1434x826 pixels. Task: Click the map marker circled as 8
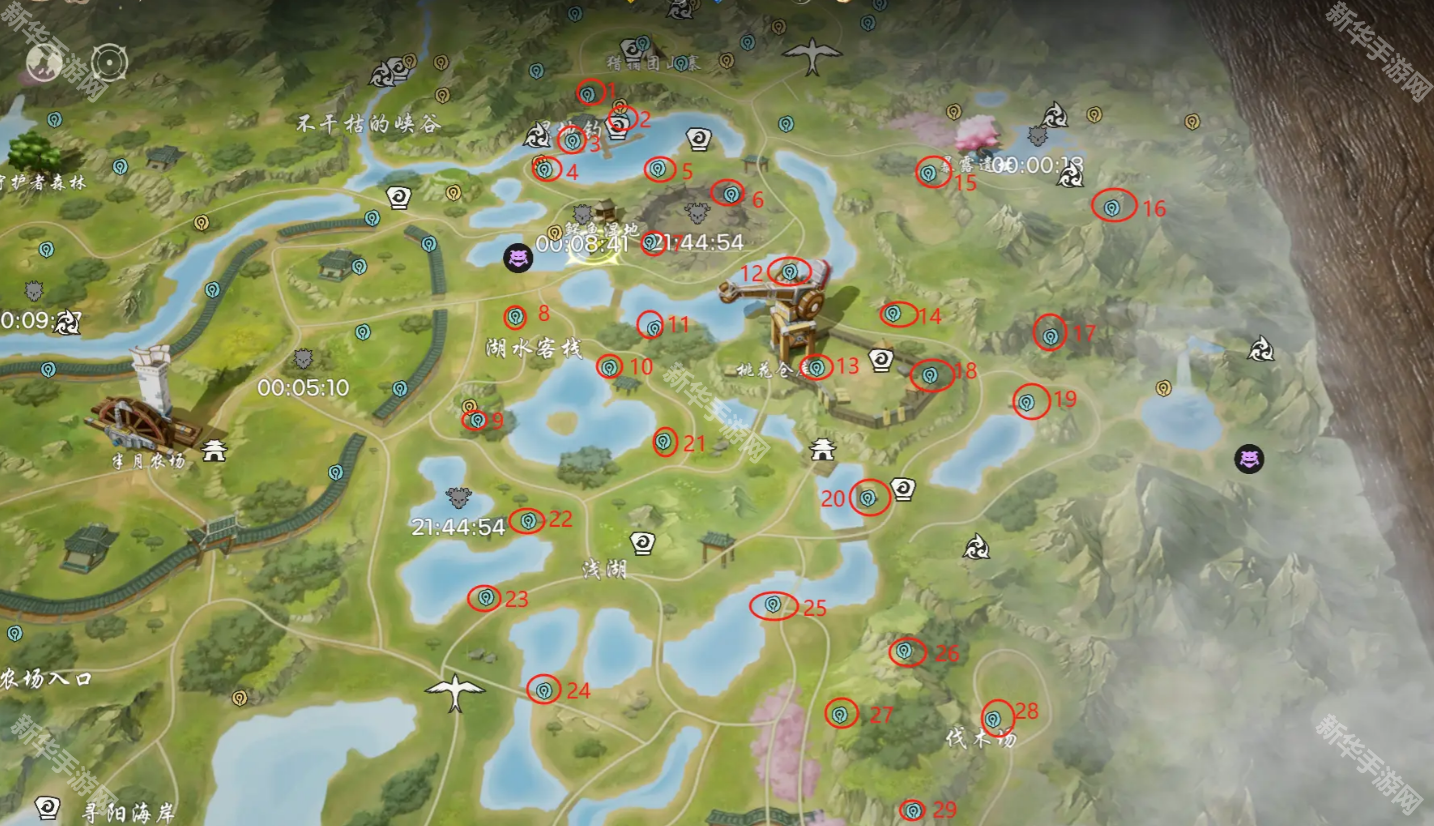tap(515, 317)
